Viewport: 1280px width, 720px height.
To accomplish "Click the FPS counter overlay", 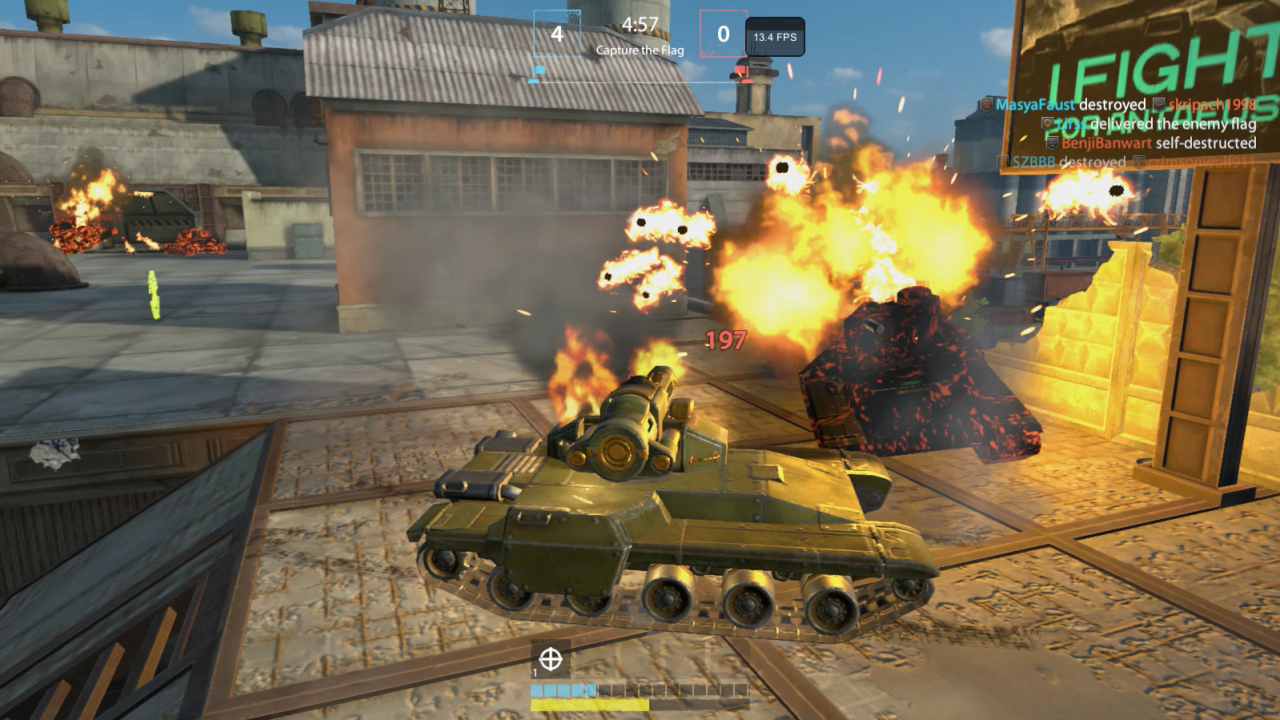I will coord(775,37).
